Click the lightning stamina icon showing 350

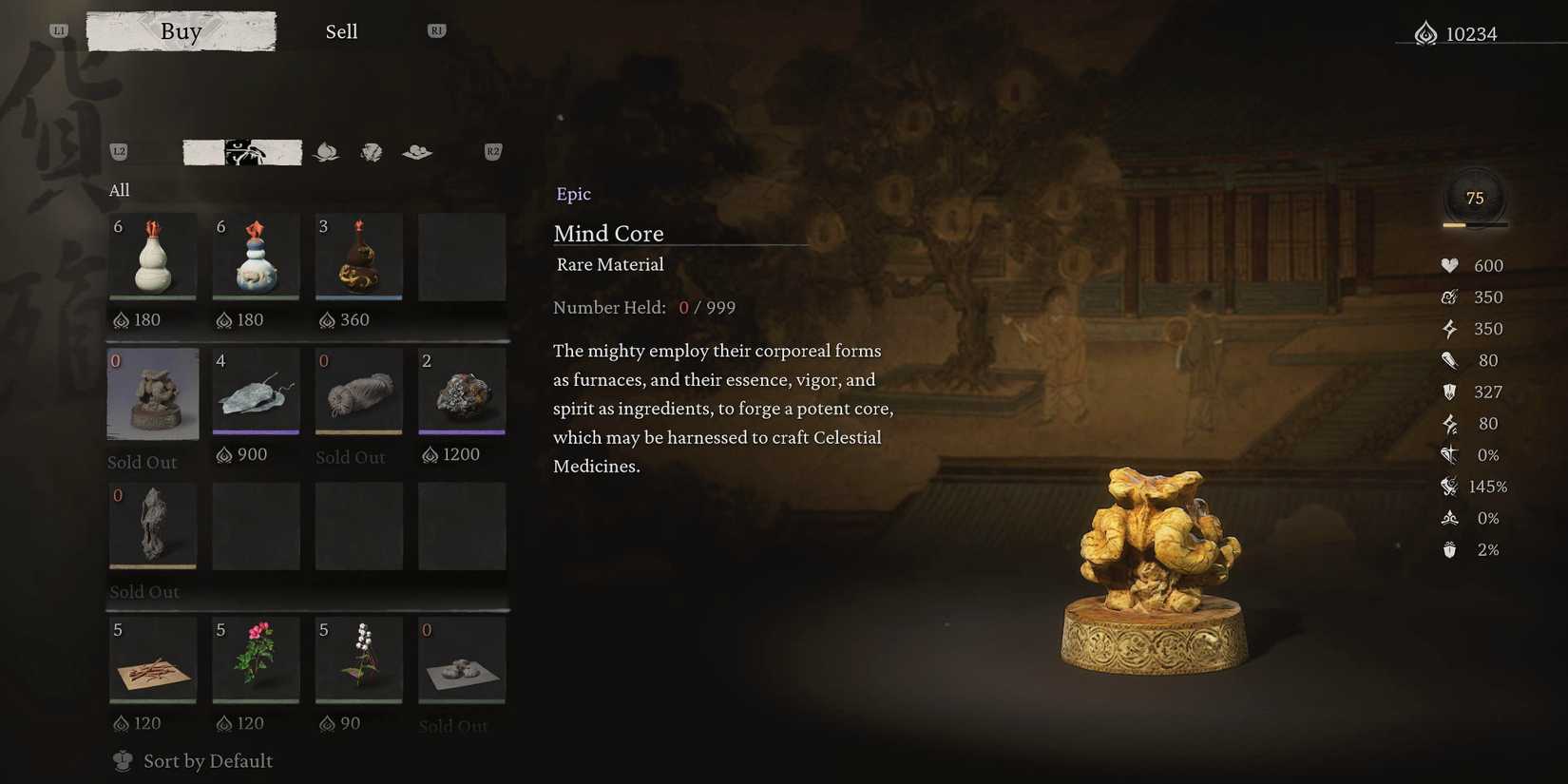pyautogui.click(x=1448, y=329)
